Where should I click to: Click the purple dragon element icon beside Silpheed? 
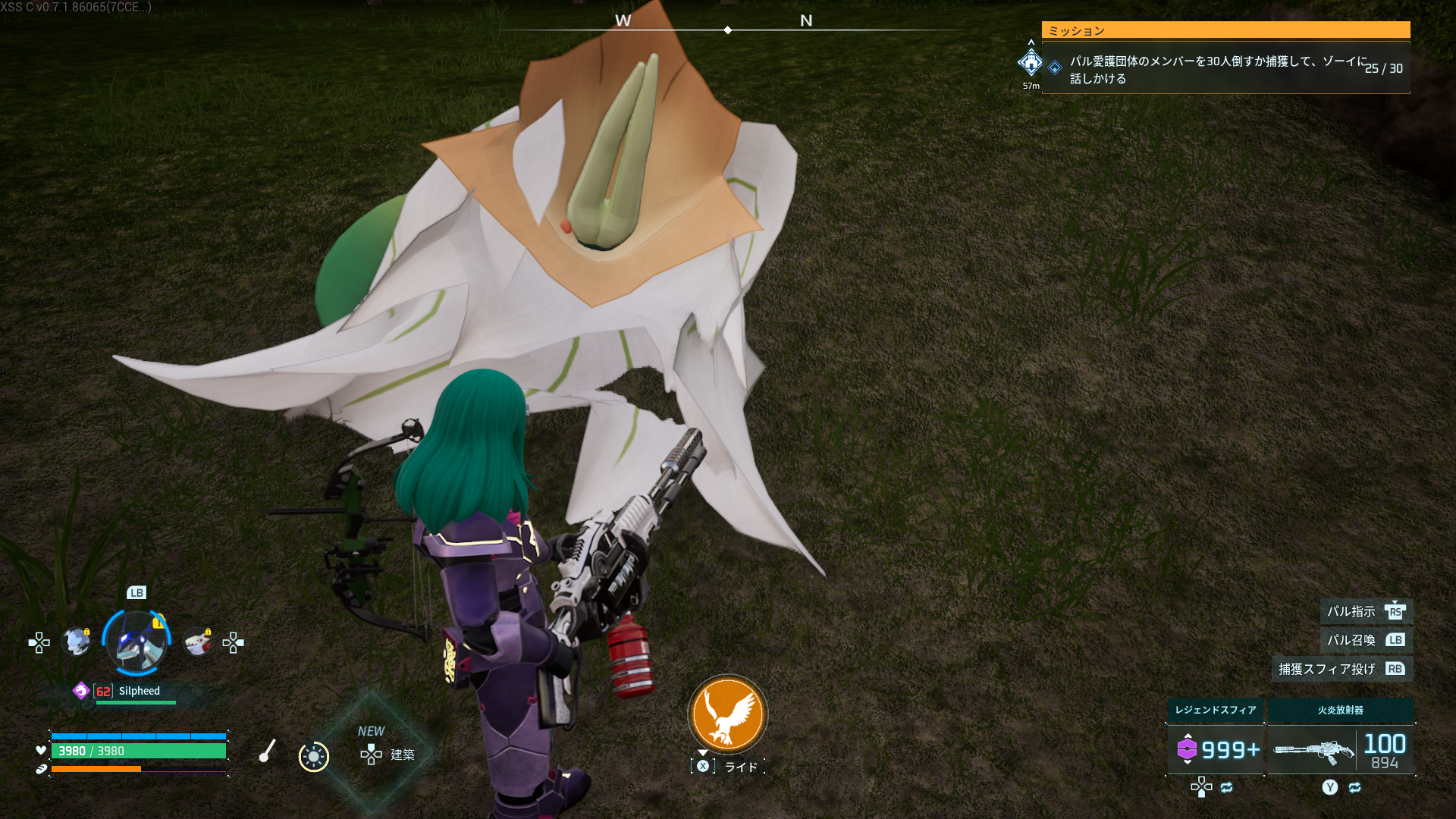pos(81,691)
